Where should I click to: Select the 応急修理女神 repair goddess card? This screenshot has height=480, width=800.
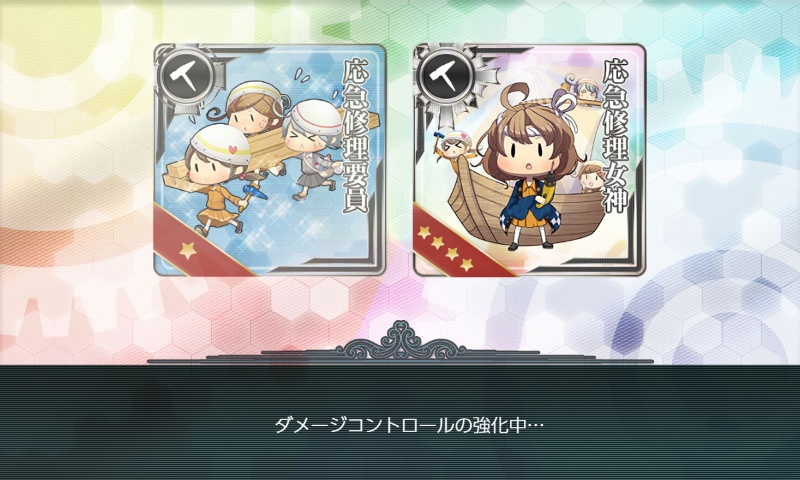[x=529, y=160]
